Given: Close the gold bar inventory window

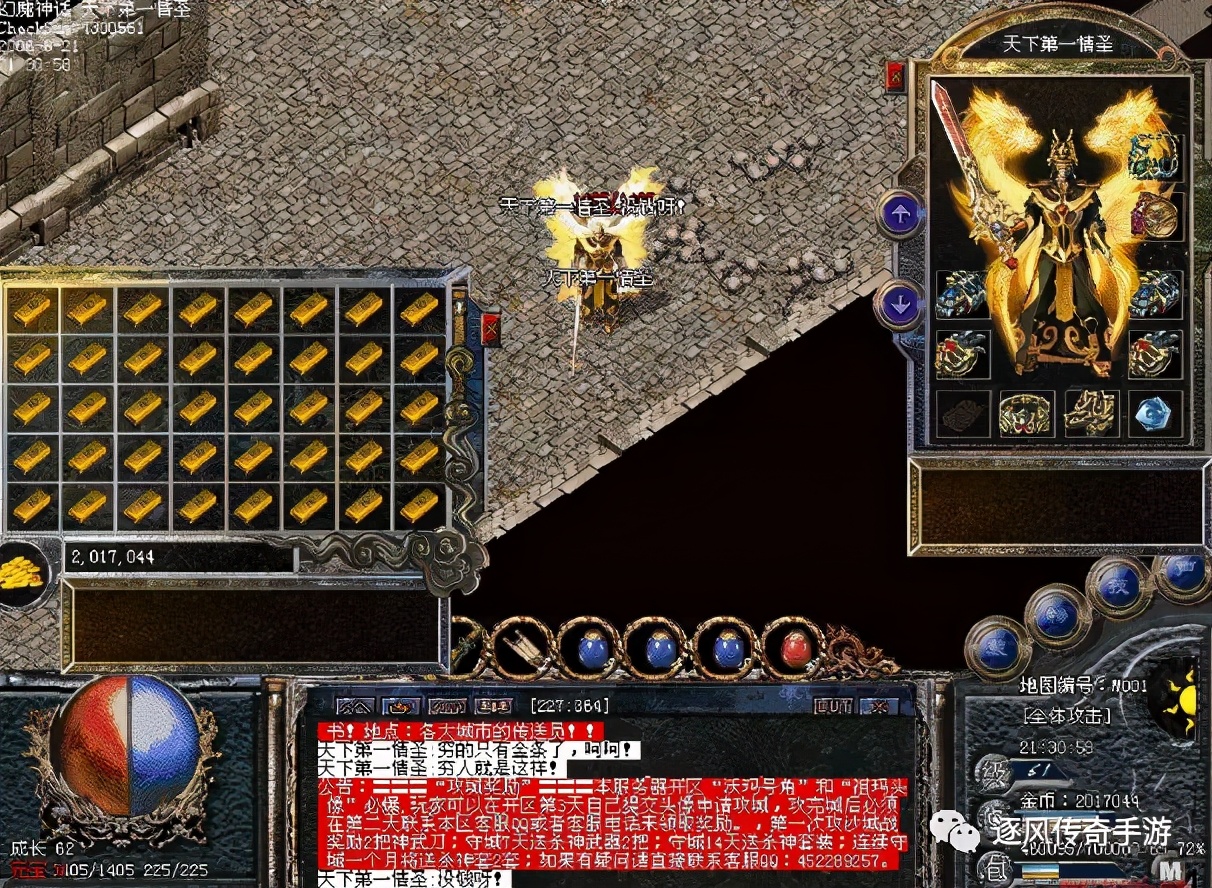Looking at the screenshot, I should [490, 329].
